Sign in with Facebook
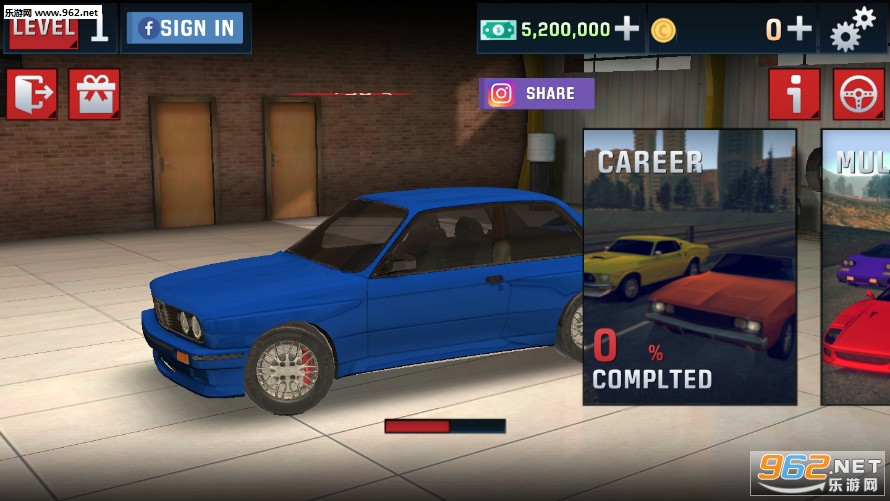 tap(186, 28)
